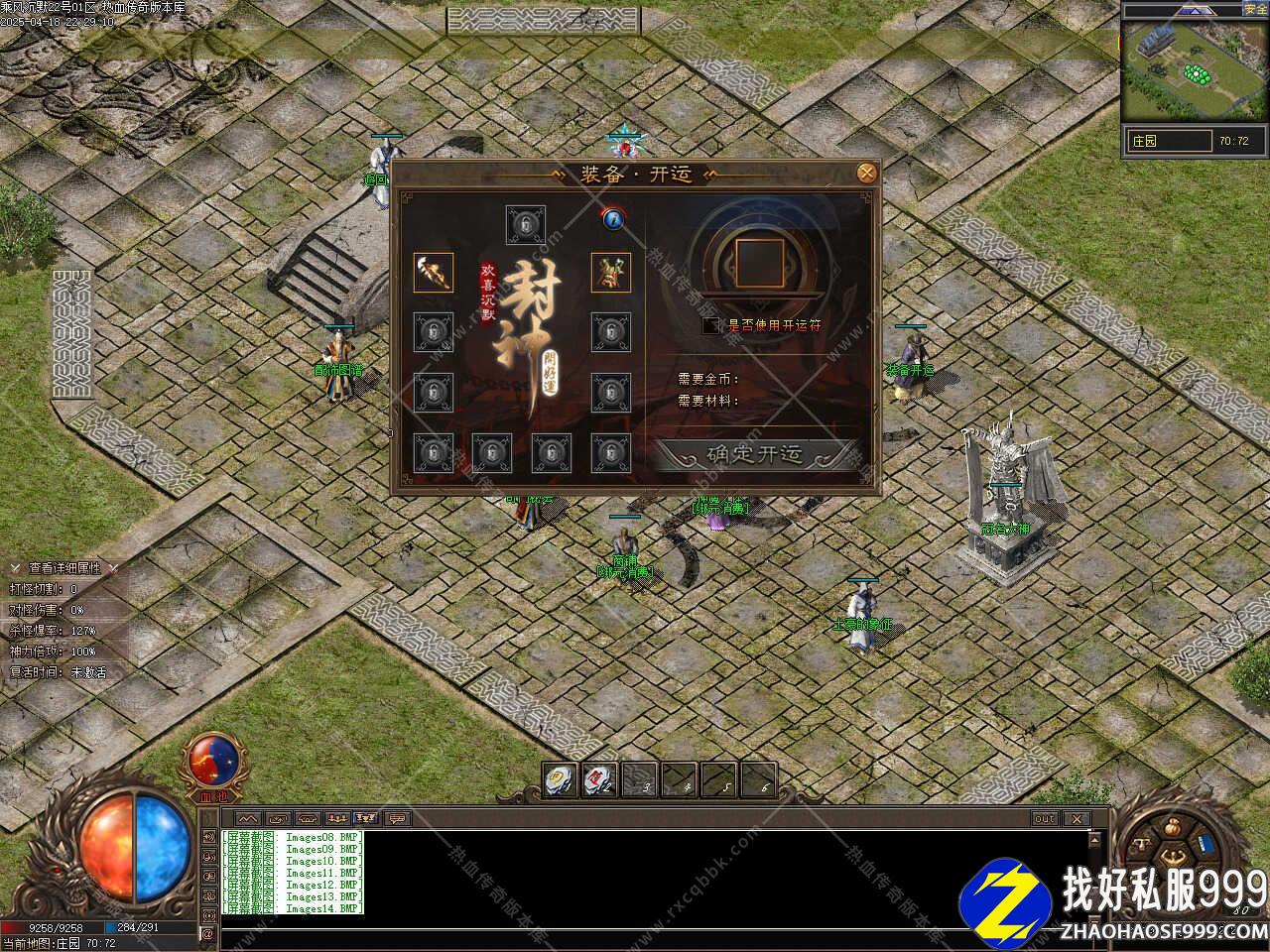Tick the 是否使用开运符 checkbox
Image resolution: width=1270 pixels, height=952 pixels.
710,324
